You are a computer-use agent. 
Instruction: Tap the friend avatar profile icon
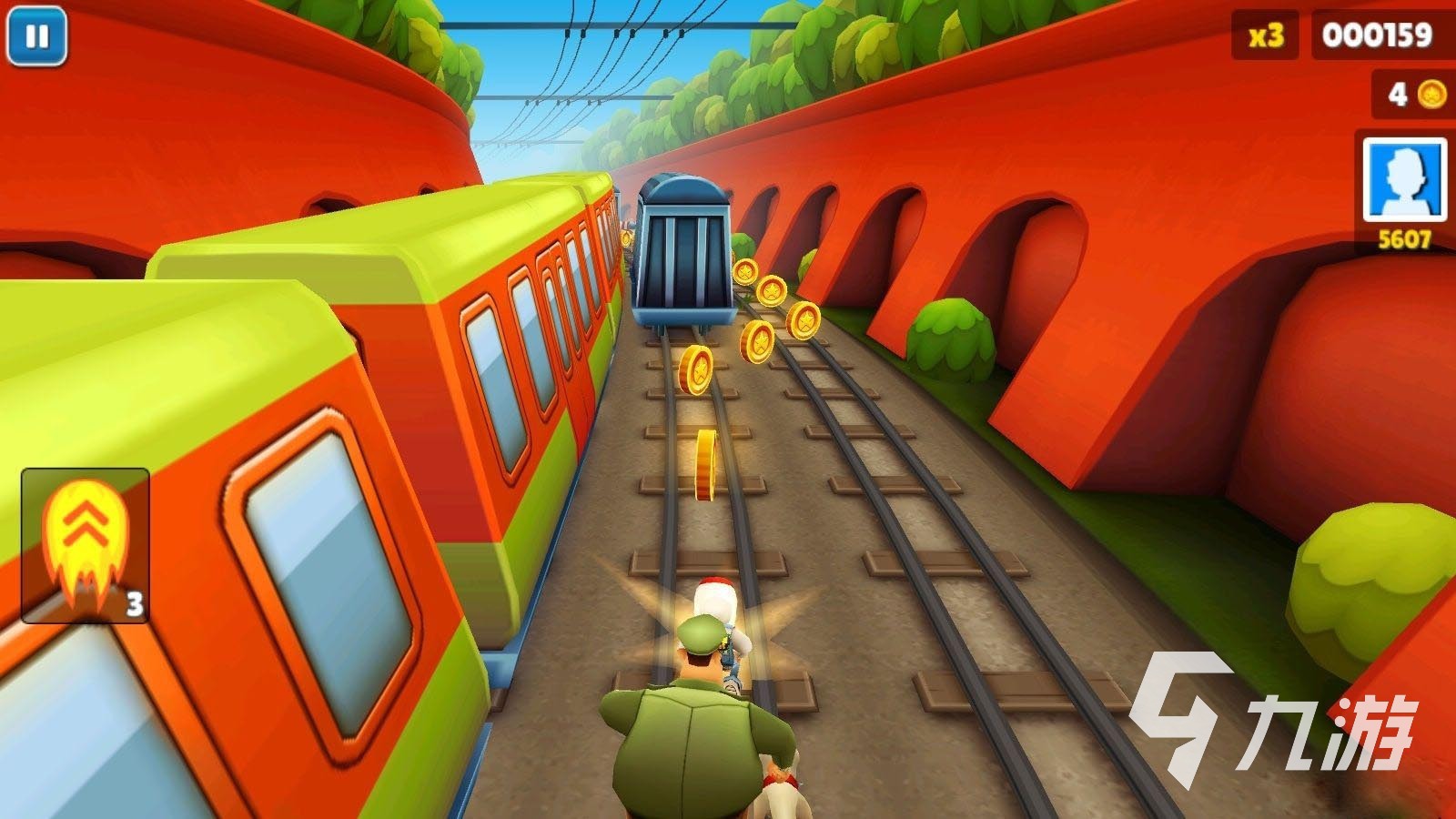point(1404,179)
